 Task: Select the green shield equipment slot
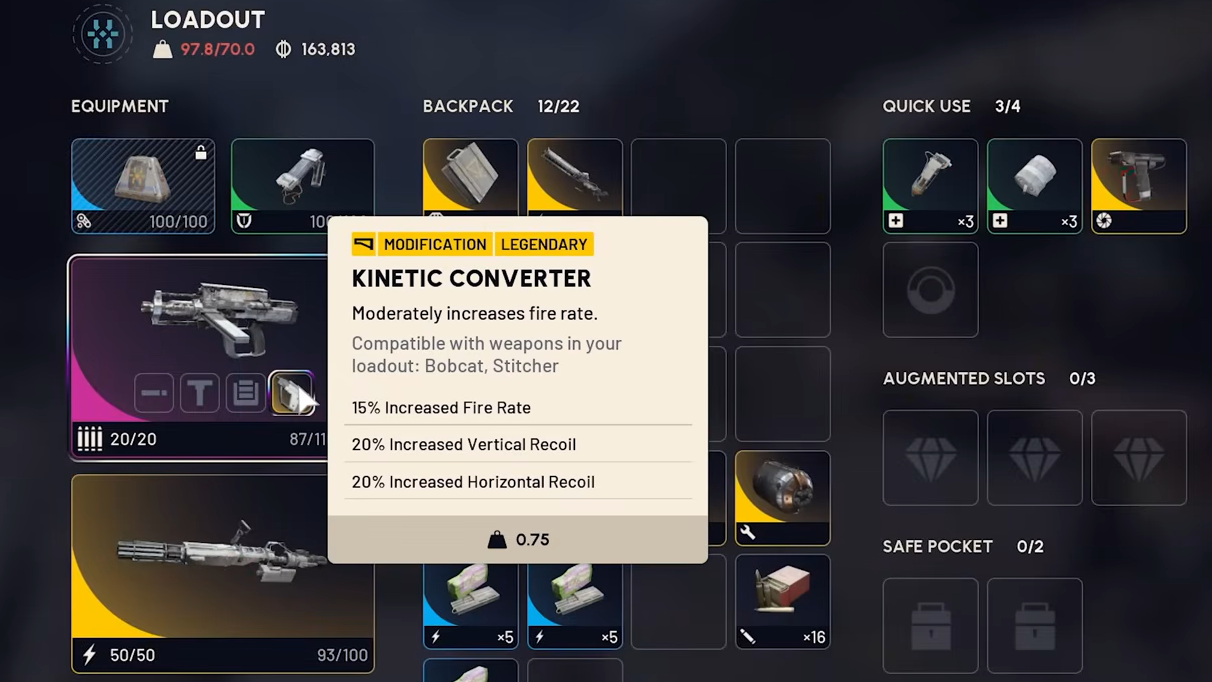(302, 186)
